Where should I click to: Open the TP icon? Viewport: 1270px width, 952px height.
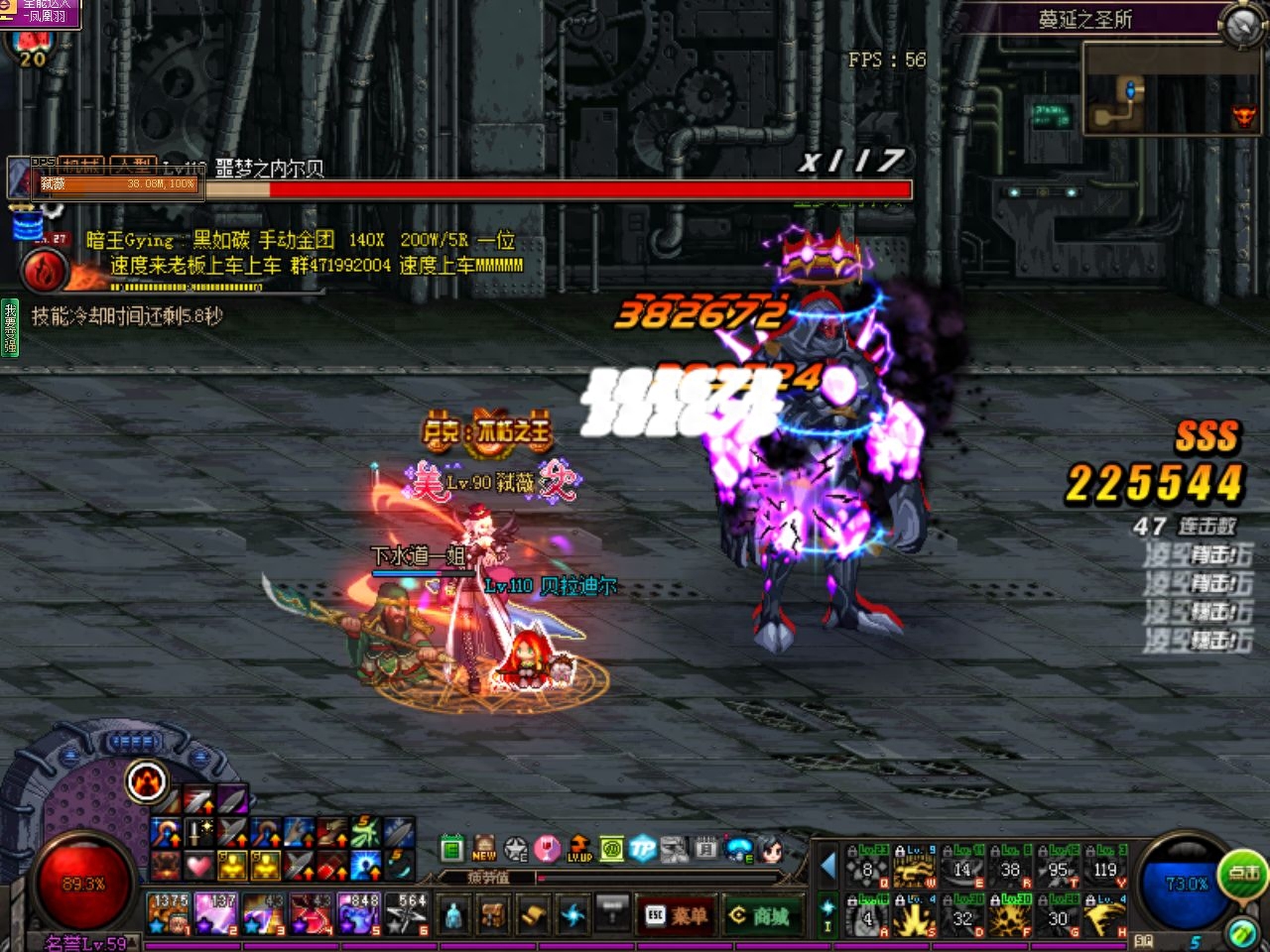click(x=643, y=848)
